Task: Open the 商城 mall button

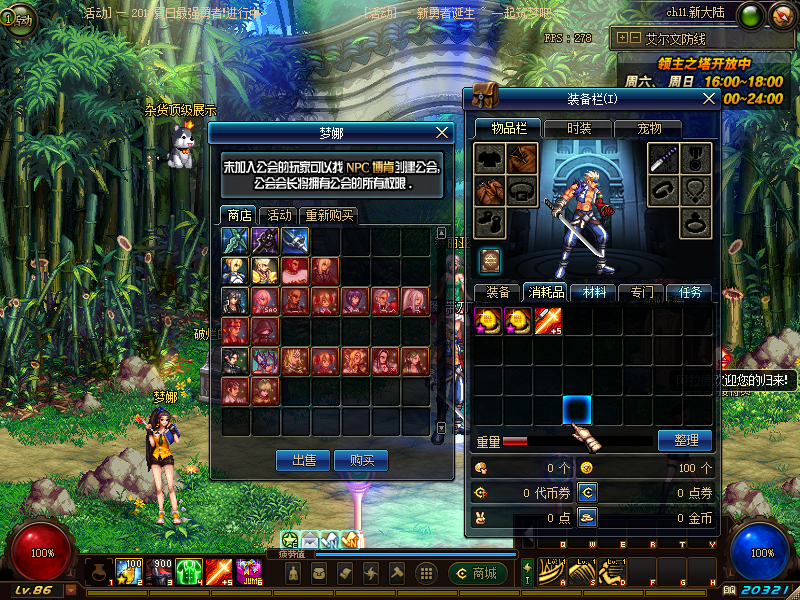Action: pos(476,573)
